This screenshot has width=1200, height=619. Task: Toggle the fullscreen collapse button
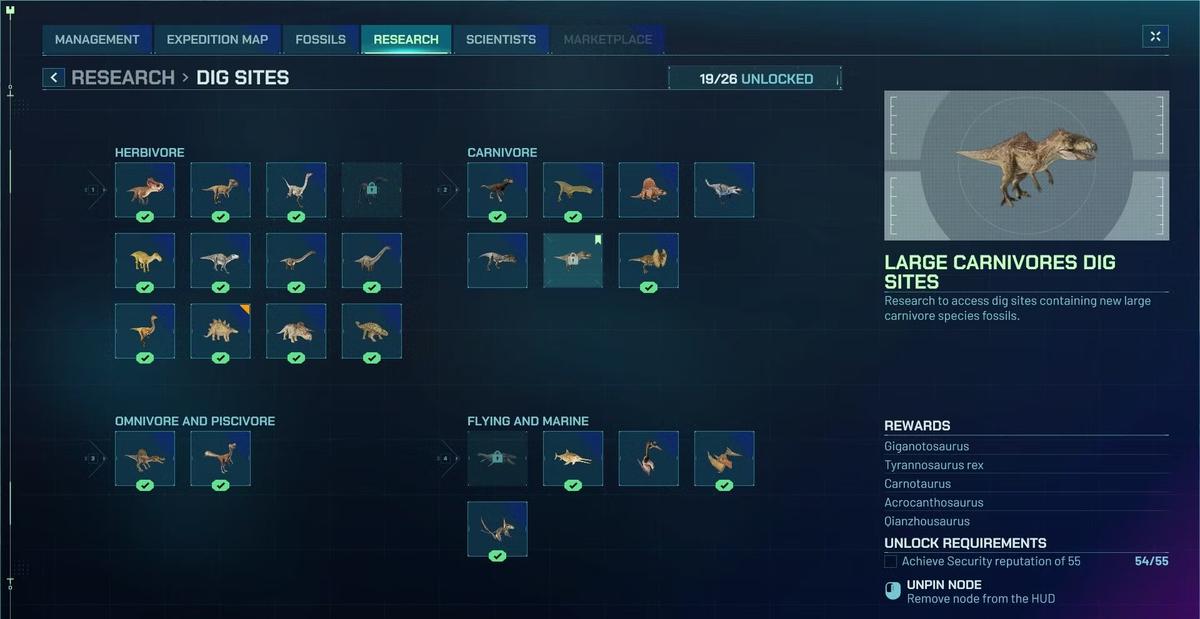[1155, 37]
